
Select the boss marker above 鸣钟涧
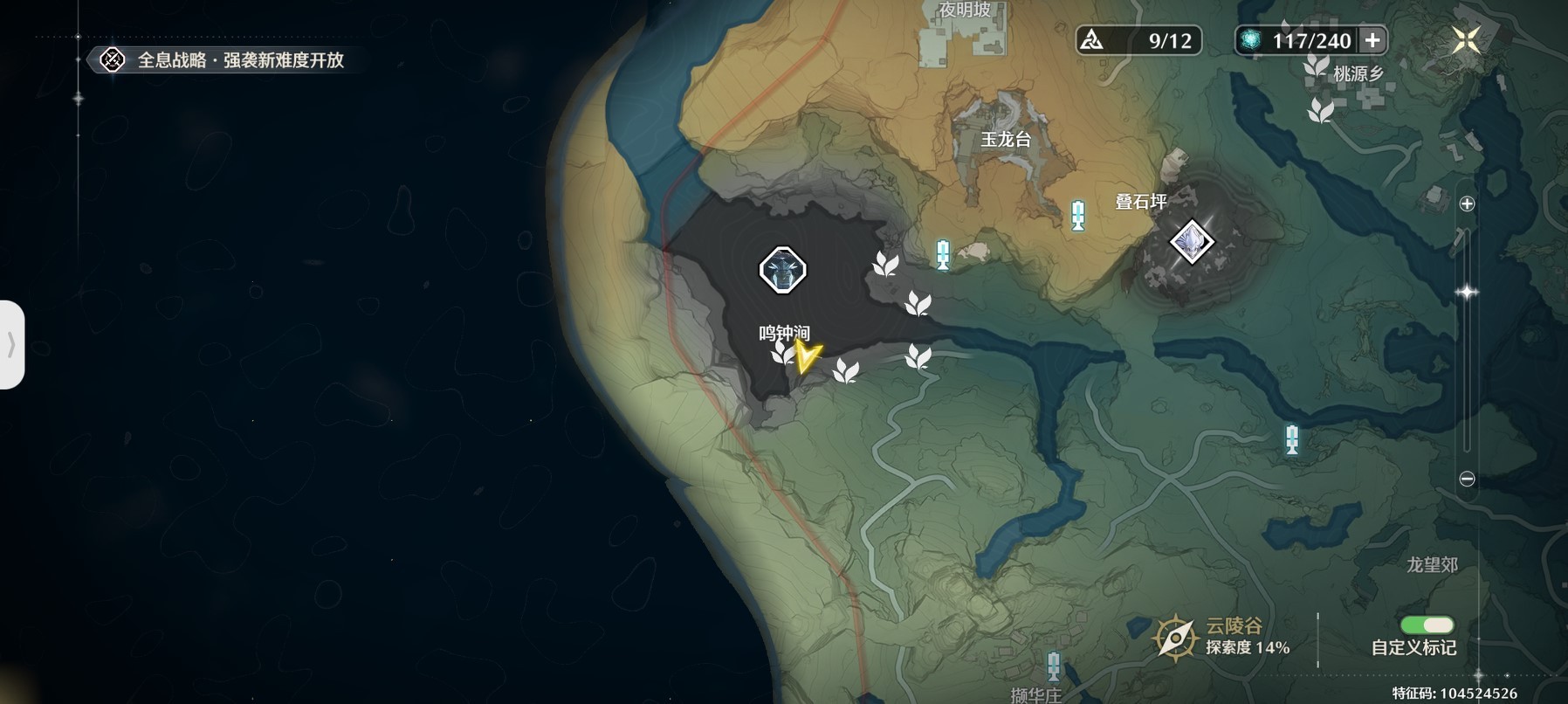[782, 270]
